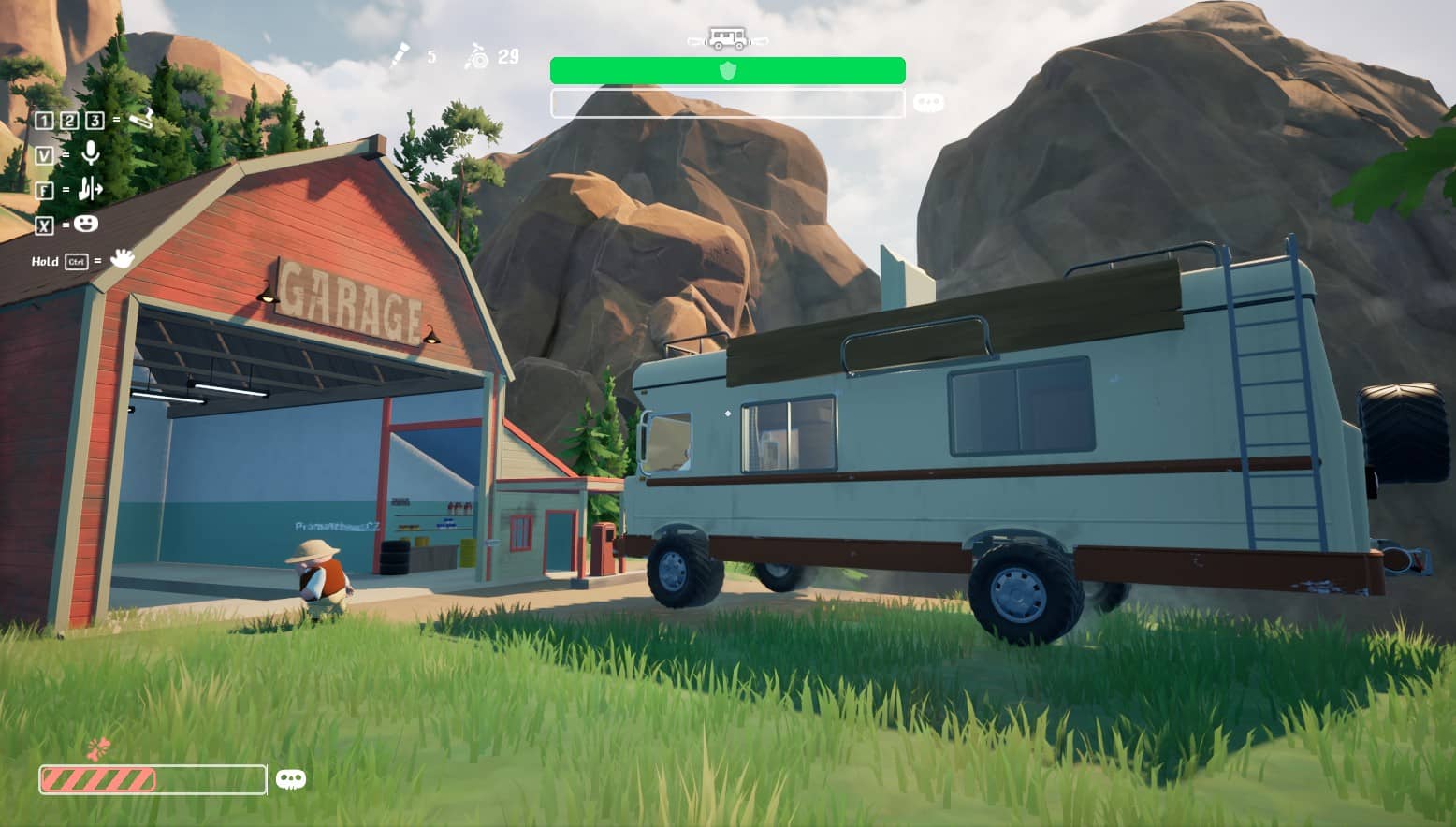Click the hand-with-arrow push icon
1456x827 pixels.
click(x=90, y=189)
